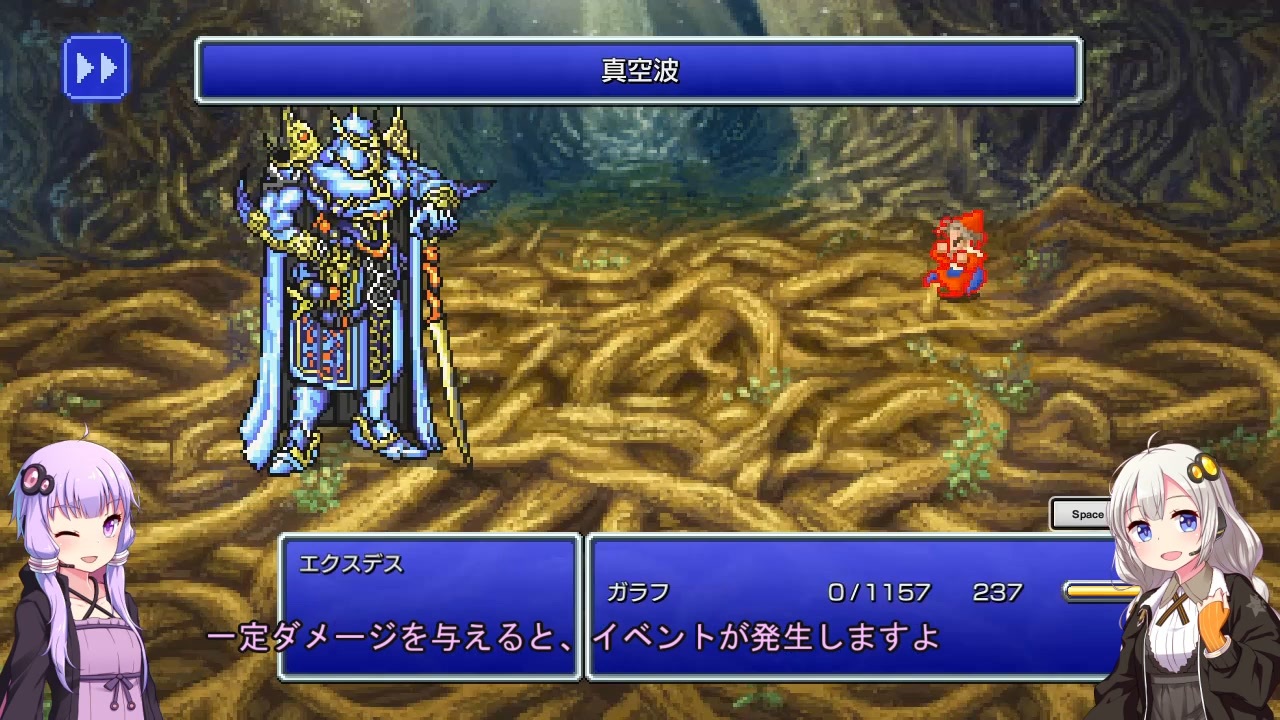Select Galuf's red-cloaked character sprite
The width and height of the screenshot is (1280, 720).
coord(955,255)
